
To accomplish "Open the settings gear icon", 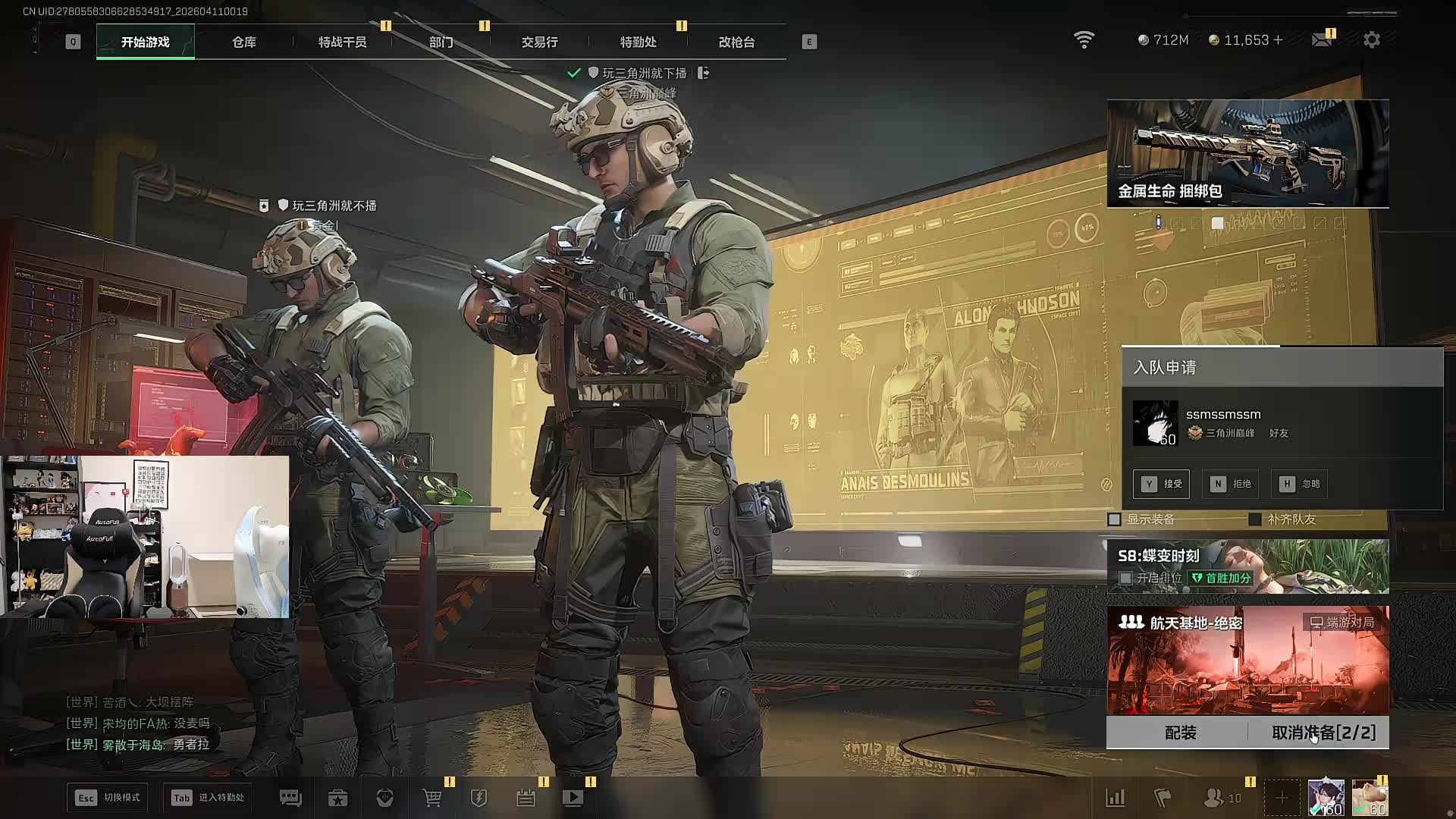I will 1371,40.
